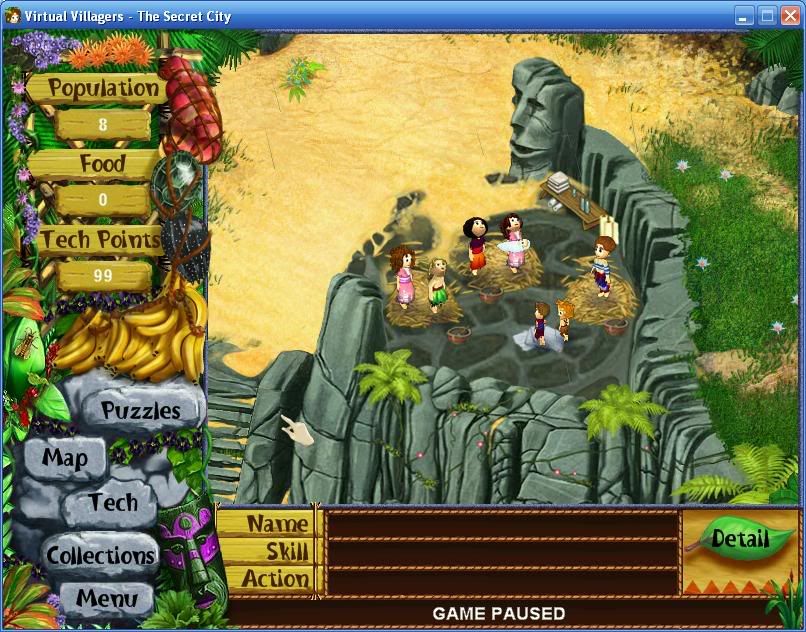Open the Puzzles screen
Viewport: 806px width, 632px height.
140,410
